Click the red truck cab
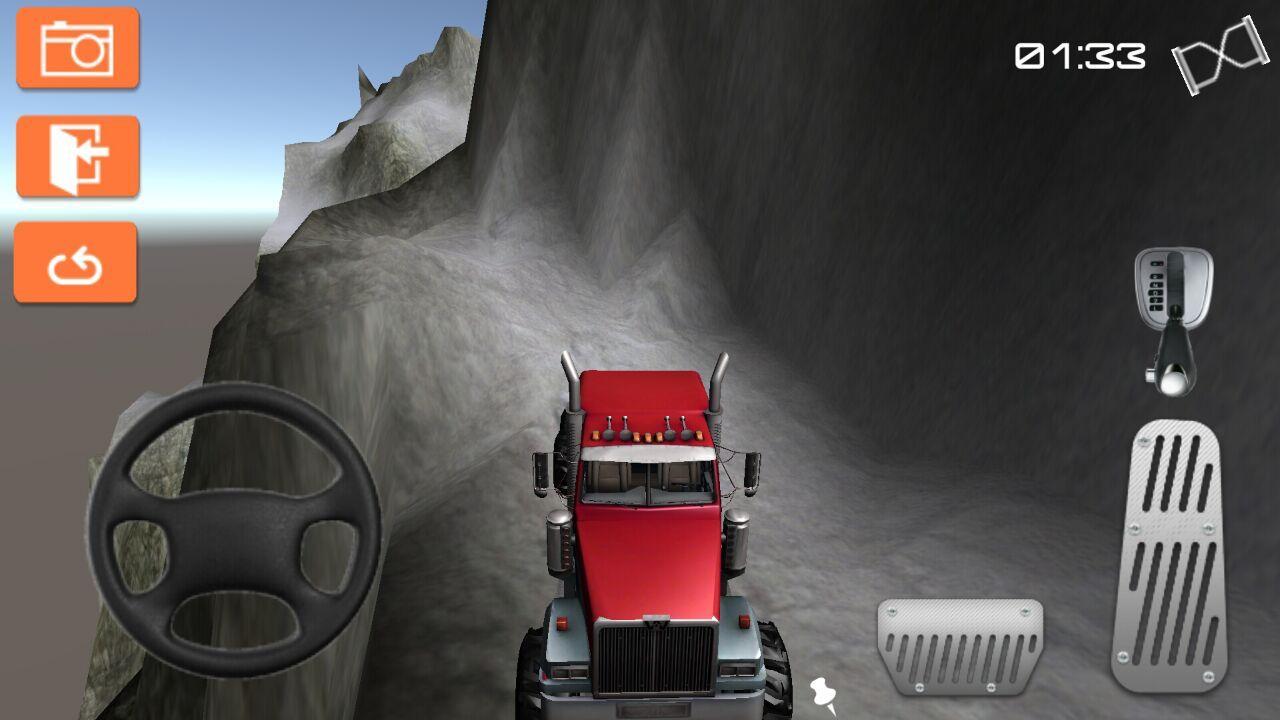 tap(650, 520)
